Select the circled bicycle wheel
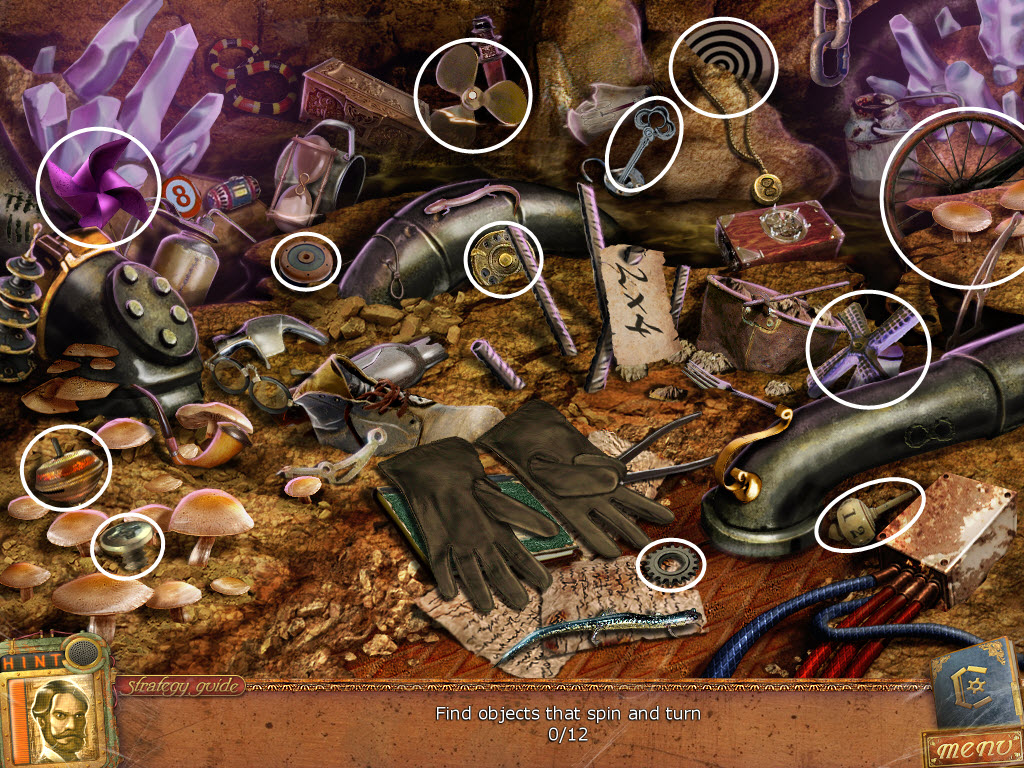 954,197
